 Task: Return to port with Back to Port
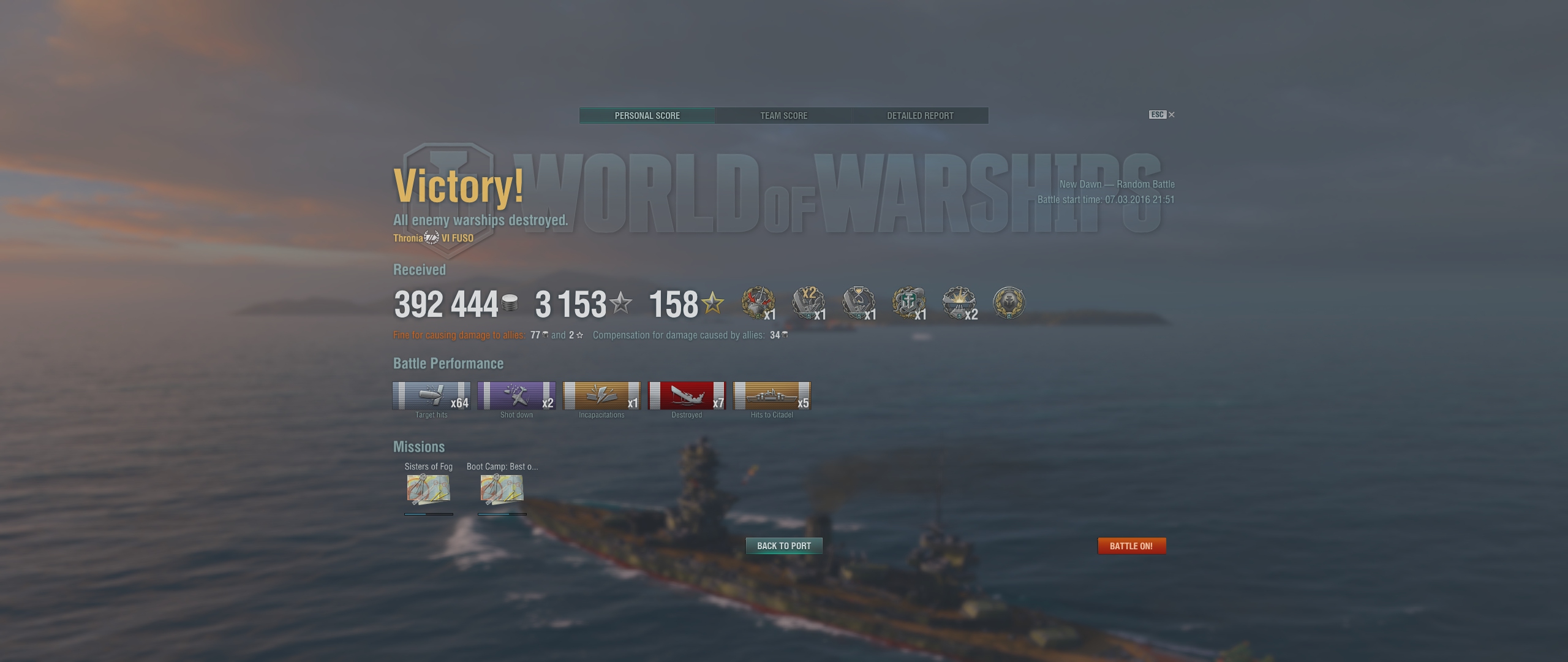(x=783, y=546)
